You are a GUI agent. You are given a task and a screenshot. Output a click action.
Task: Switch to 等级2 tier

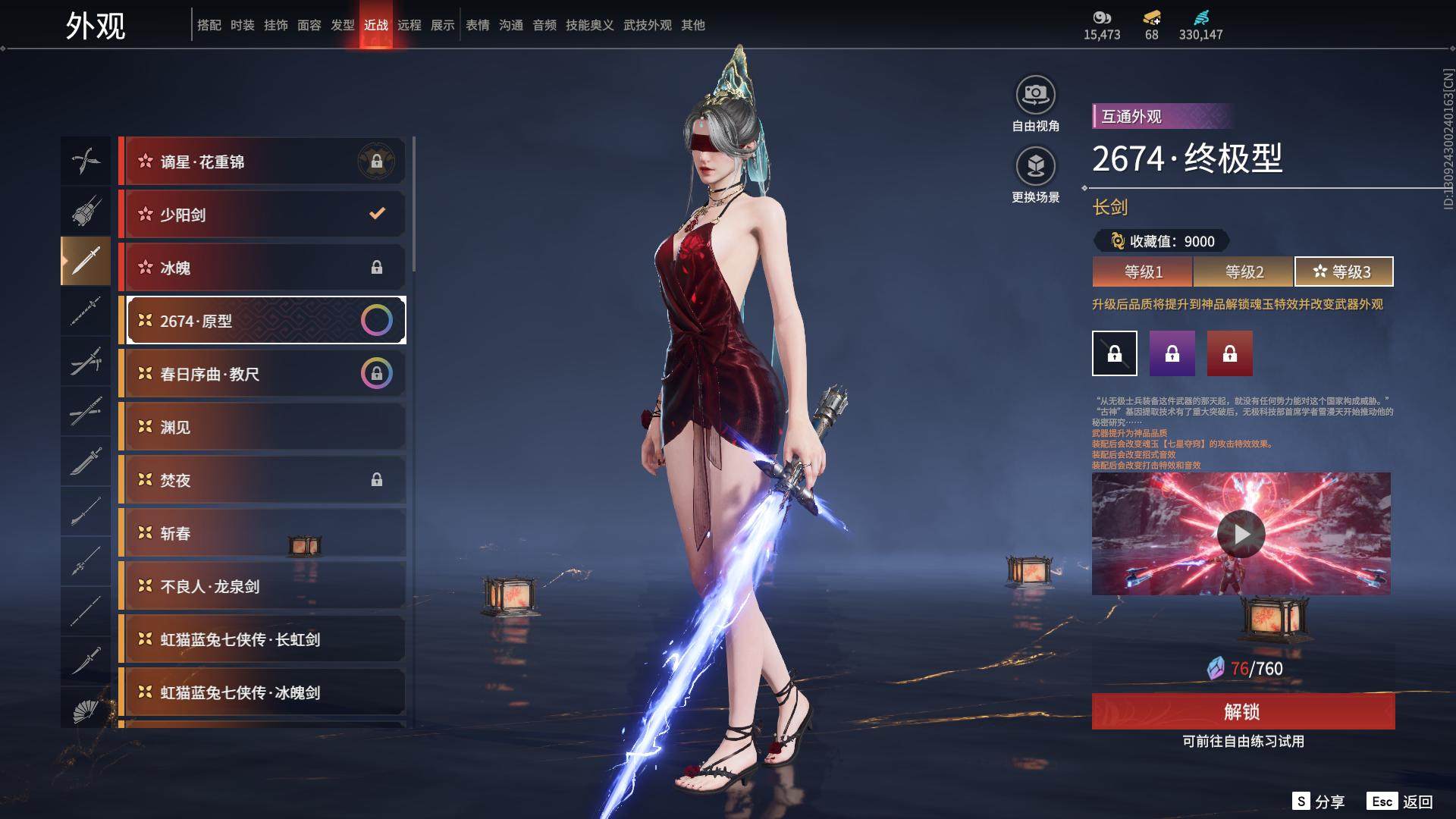click(x=1244, y=271)
